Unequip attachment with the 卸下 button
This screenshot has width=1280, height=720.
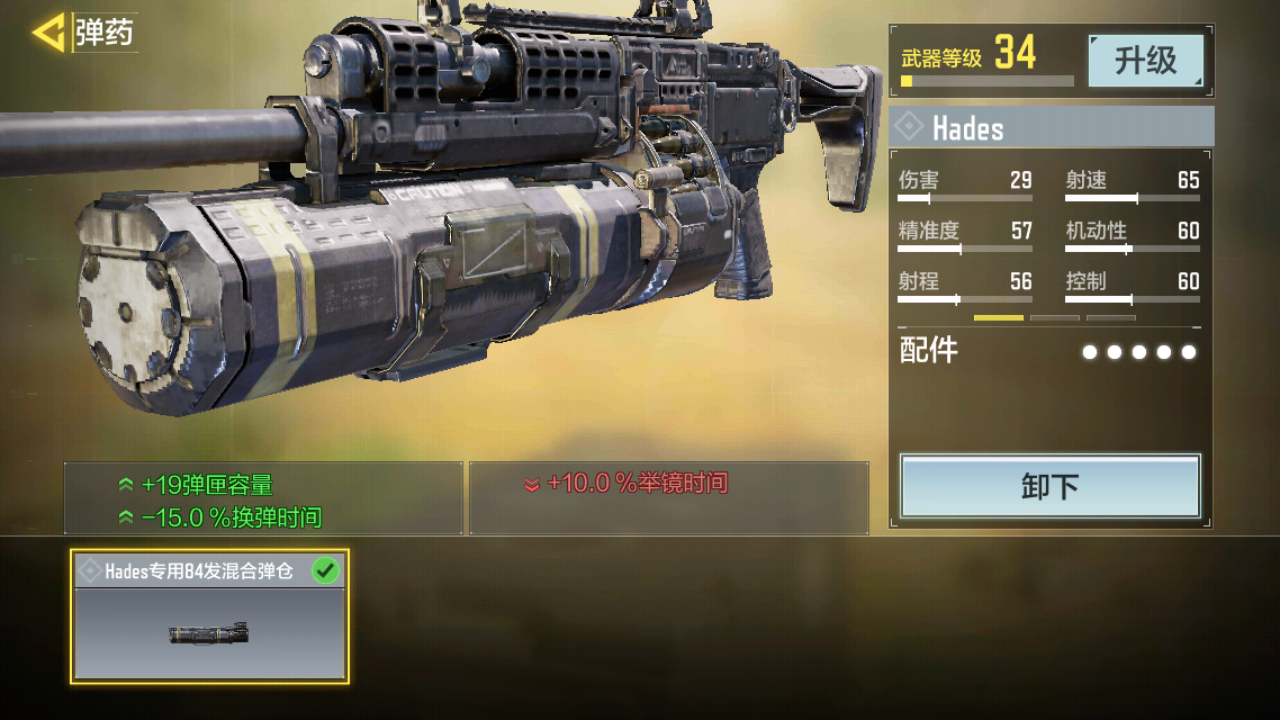tap(1050, 486)
